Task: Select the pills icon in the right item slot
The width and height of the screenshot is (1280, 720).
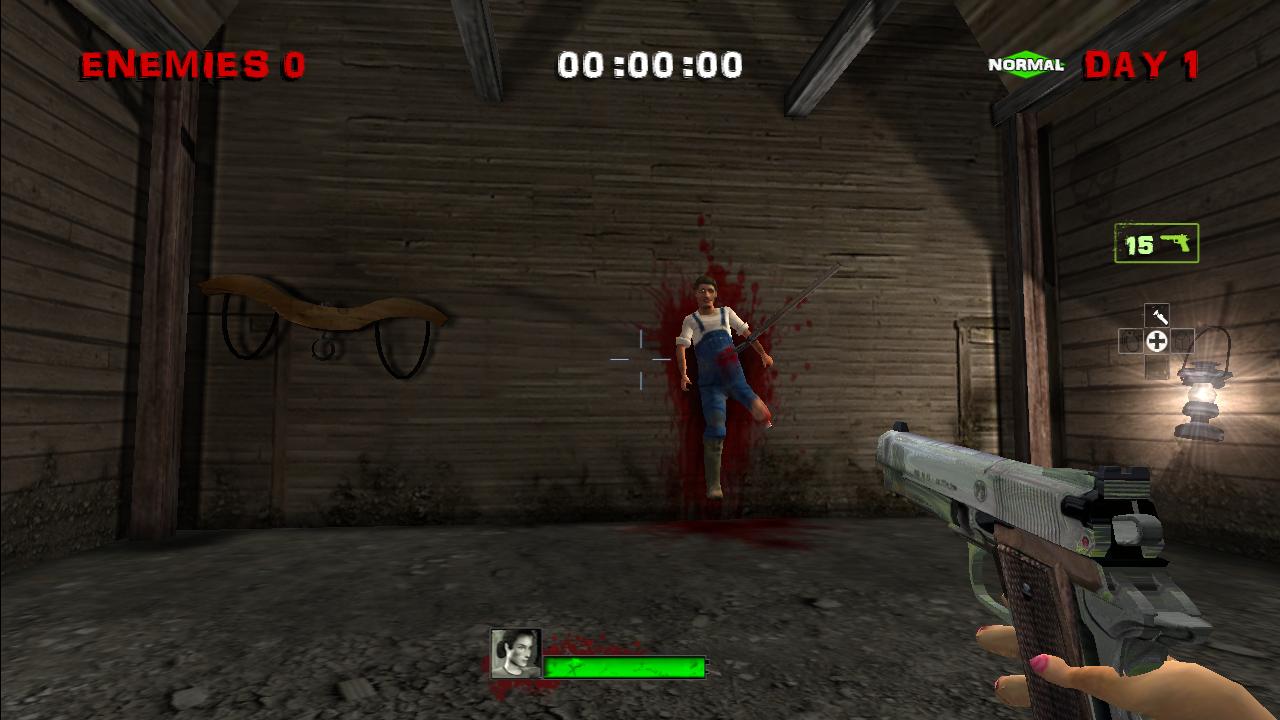Action: pos(1183,340)
